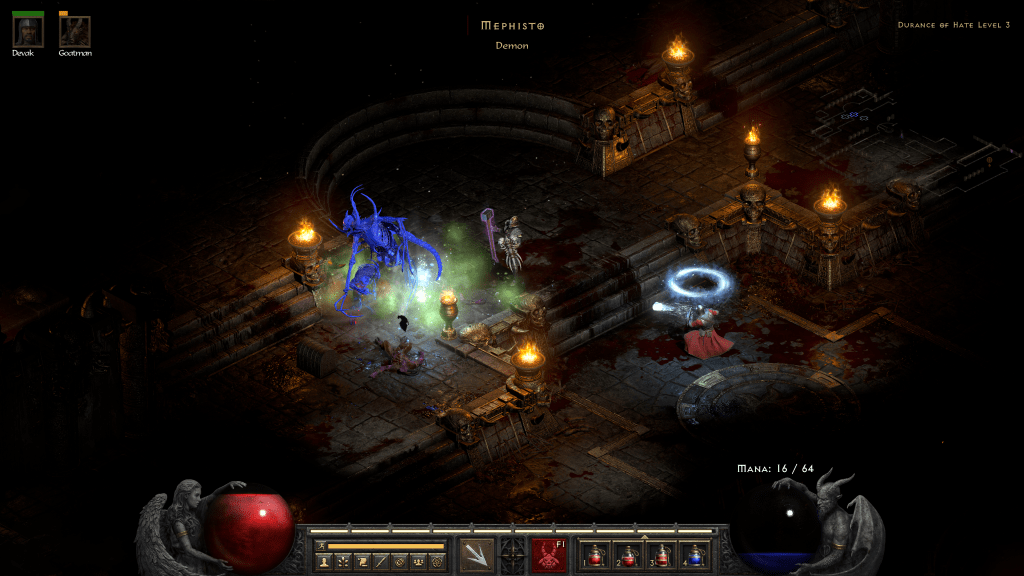Drink the blue mana potion in belt slot 4

click(693, 554)
